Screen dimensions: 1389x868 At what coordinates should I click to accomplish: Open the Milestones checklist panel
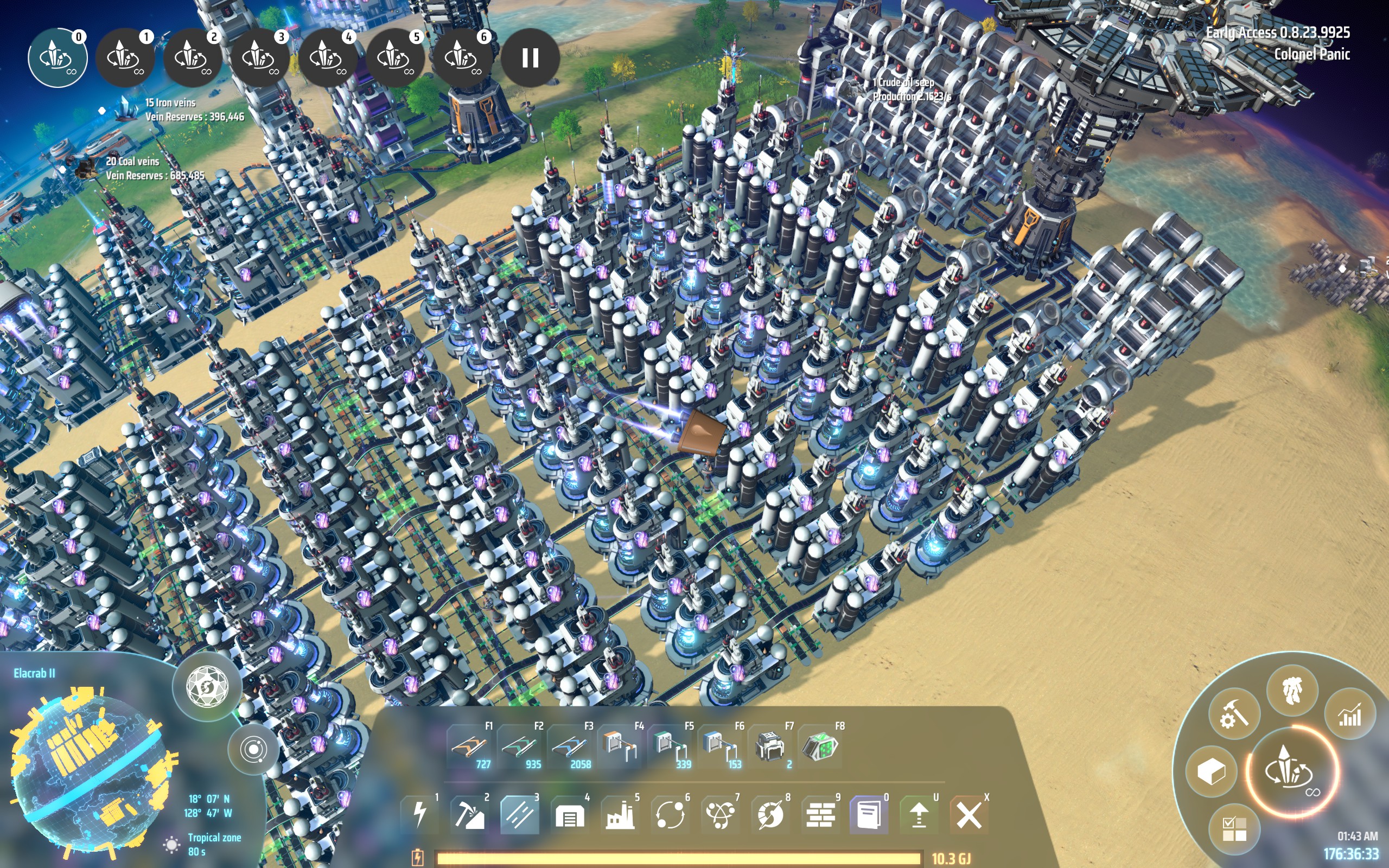[x=1234, y=830]
